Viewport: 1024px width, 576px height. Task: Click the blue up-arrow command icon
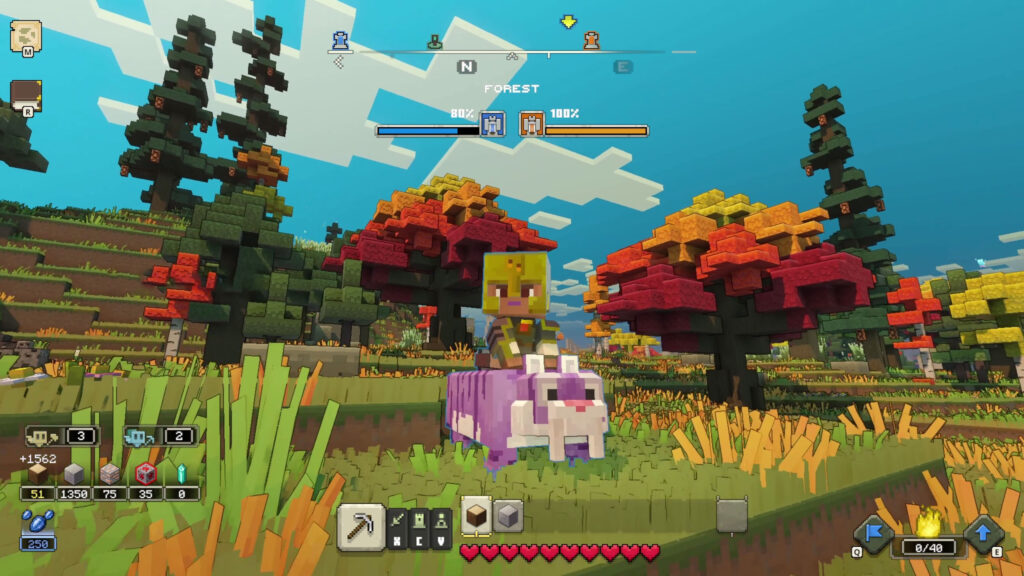pyautogui.click(x=984, y=534)
